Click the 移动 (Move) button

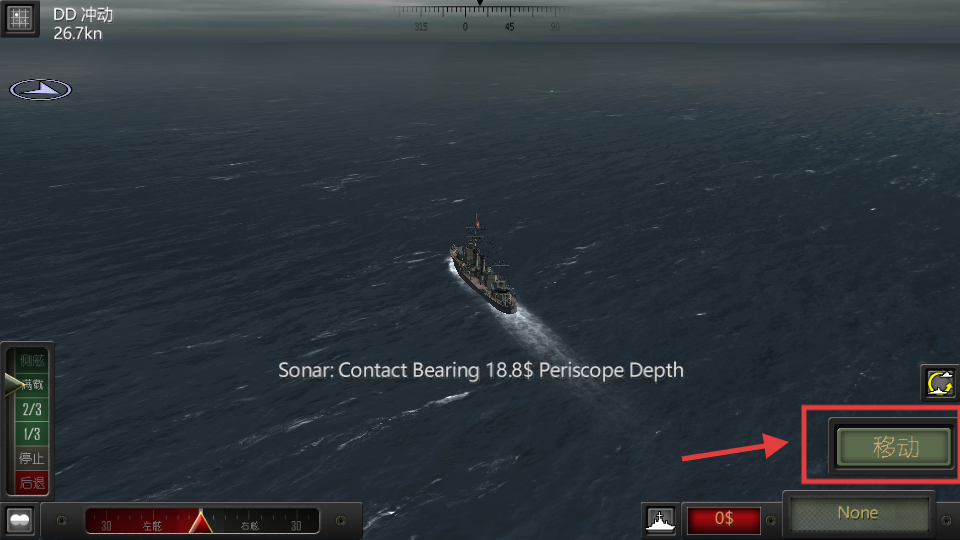click(x=894, y=447)
